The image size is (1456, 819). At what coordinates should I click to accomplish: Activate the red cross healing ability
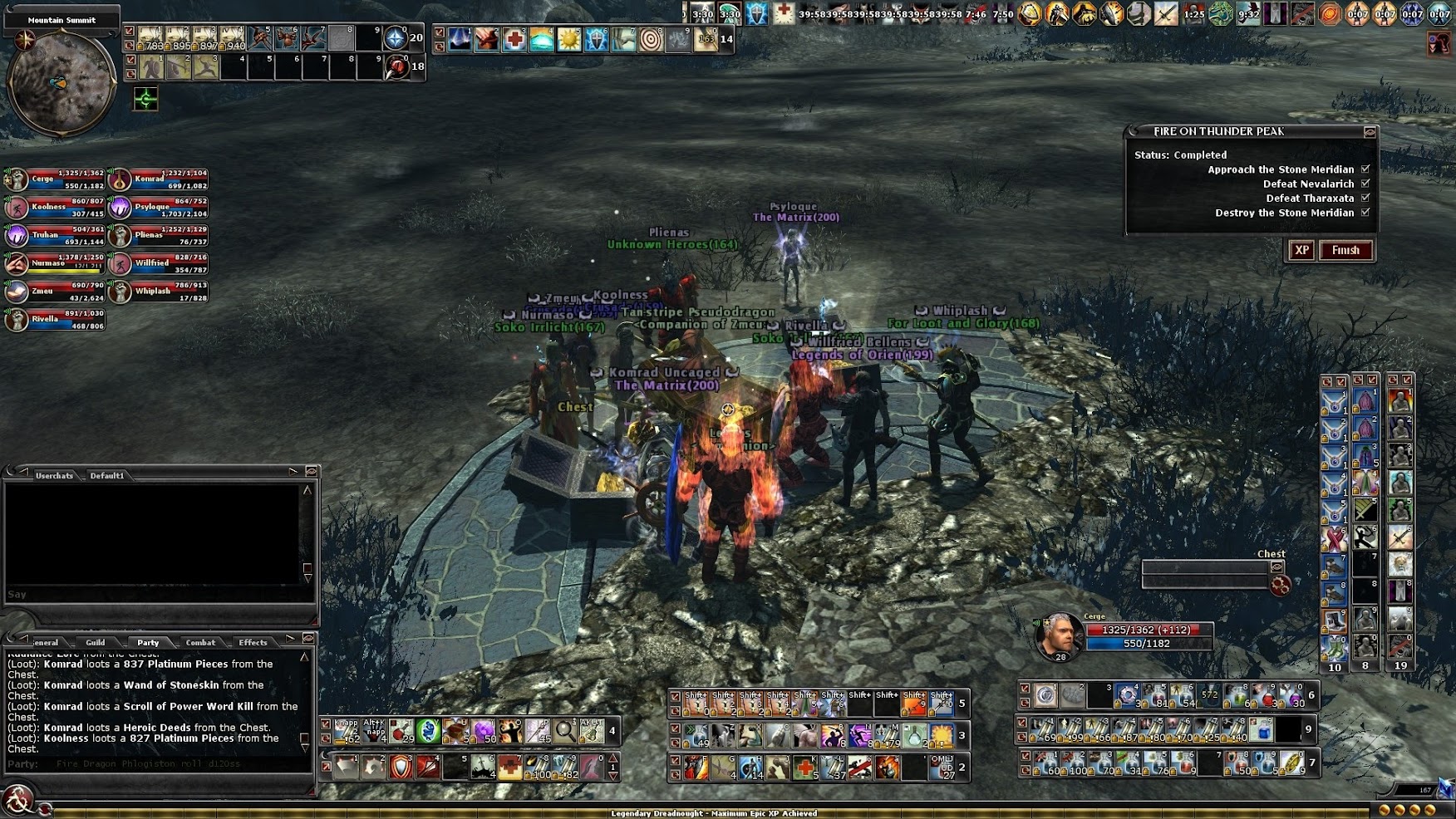click(x=514, y=39)
